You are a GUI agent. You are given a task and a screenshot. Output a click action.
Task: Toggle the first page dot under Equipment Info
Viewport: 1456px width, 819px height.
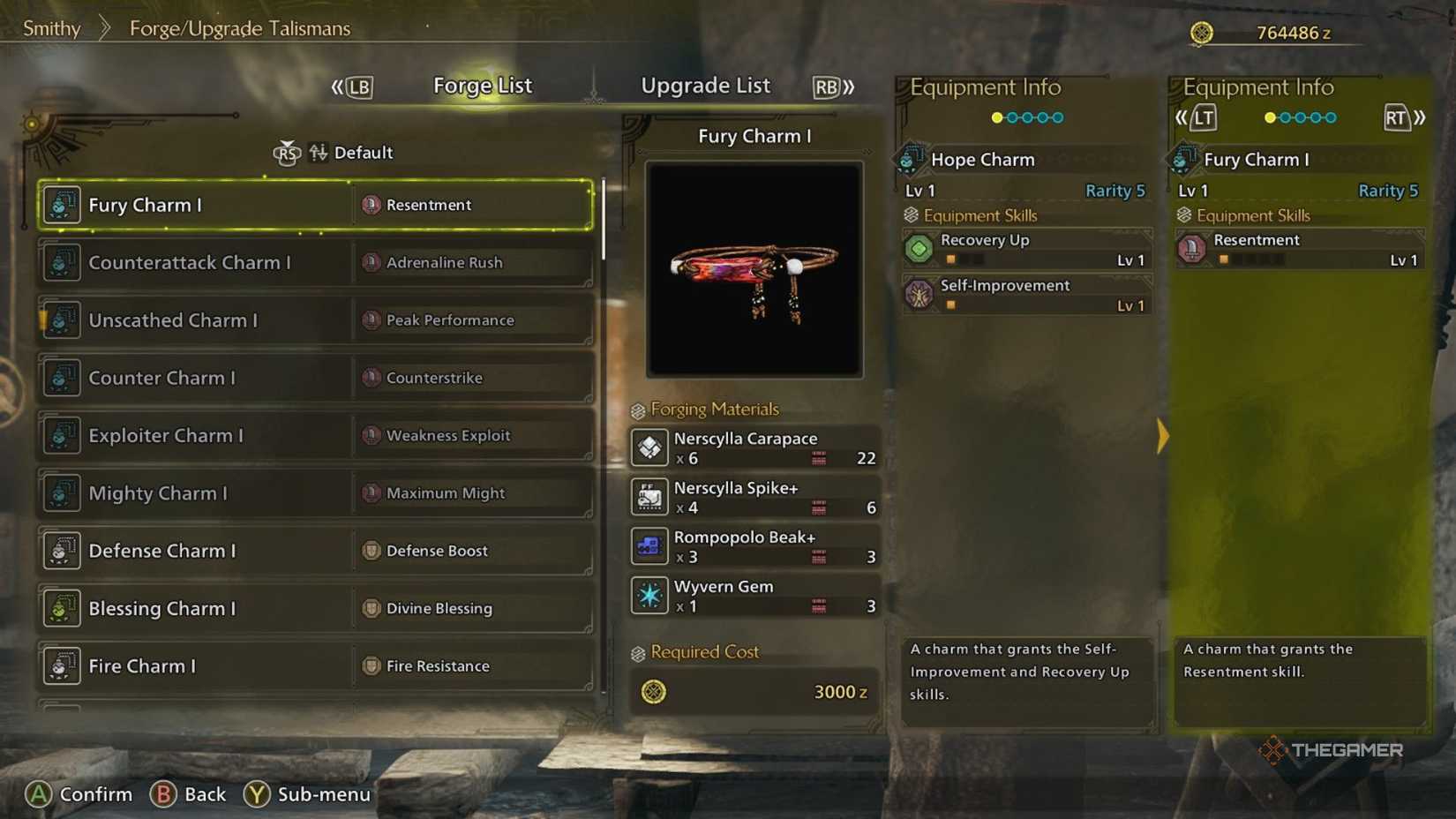point(995,116)
